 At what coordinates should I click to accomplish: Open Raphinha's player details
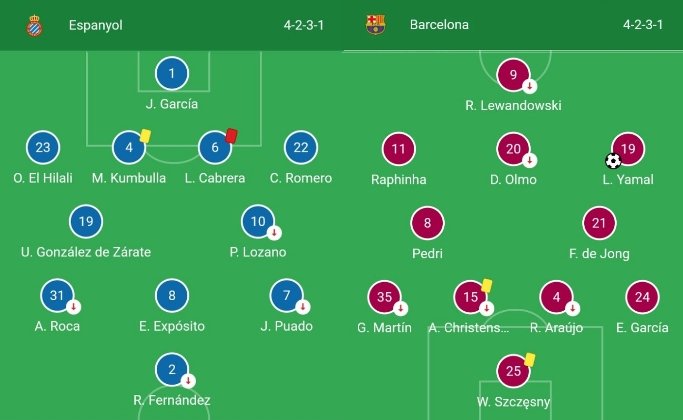coord(399,150)
